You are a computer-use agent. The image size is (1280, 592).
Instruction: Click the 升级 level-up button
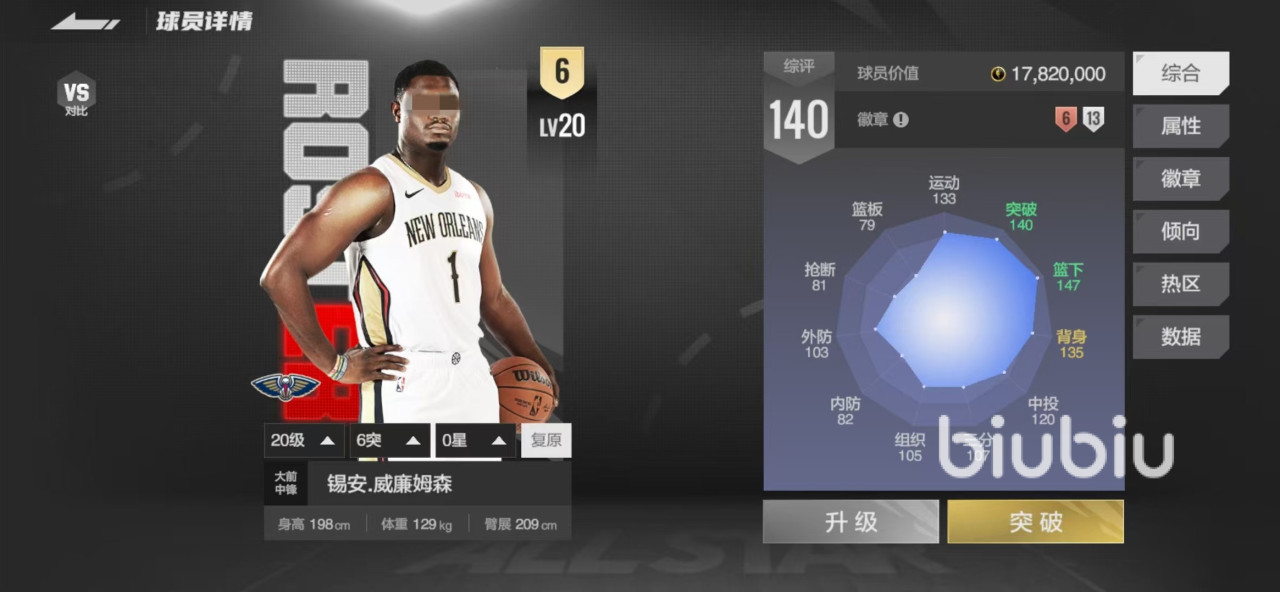click(850, 522)
